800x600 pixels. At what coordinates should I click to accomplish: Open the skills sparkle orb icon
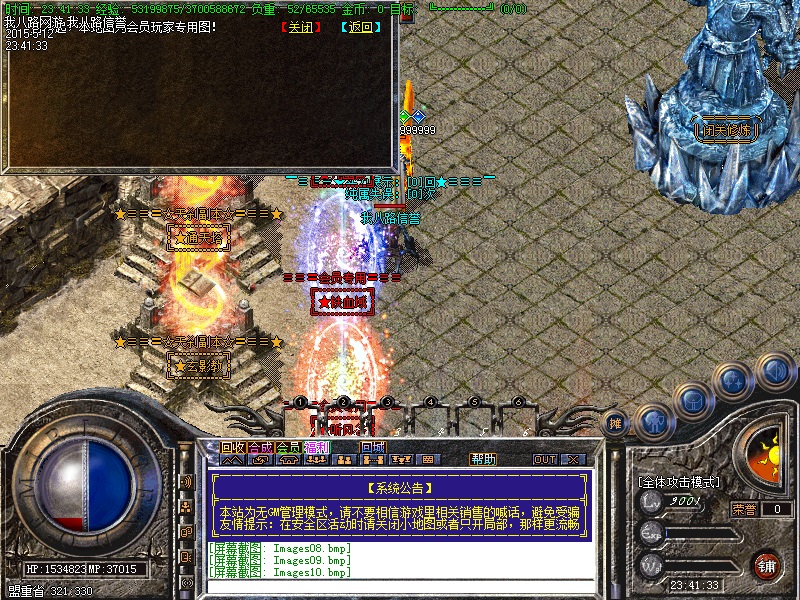(735, 381)
